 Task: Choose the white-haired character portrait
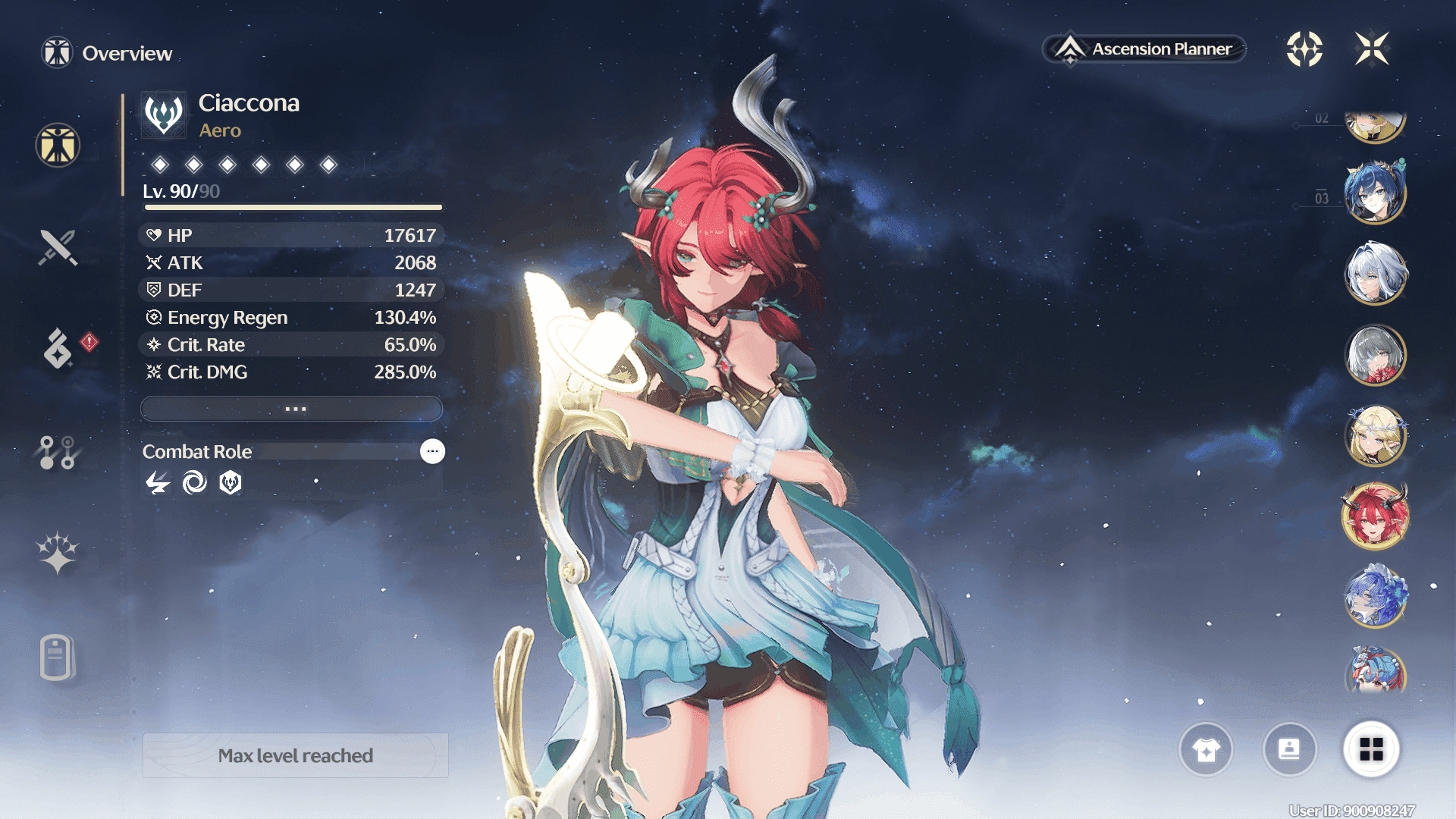point(1375,273)
